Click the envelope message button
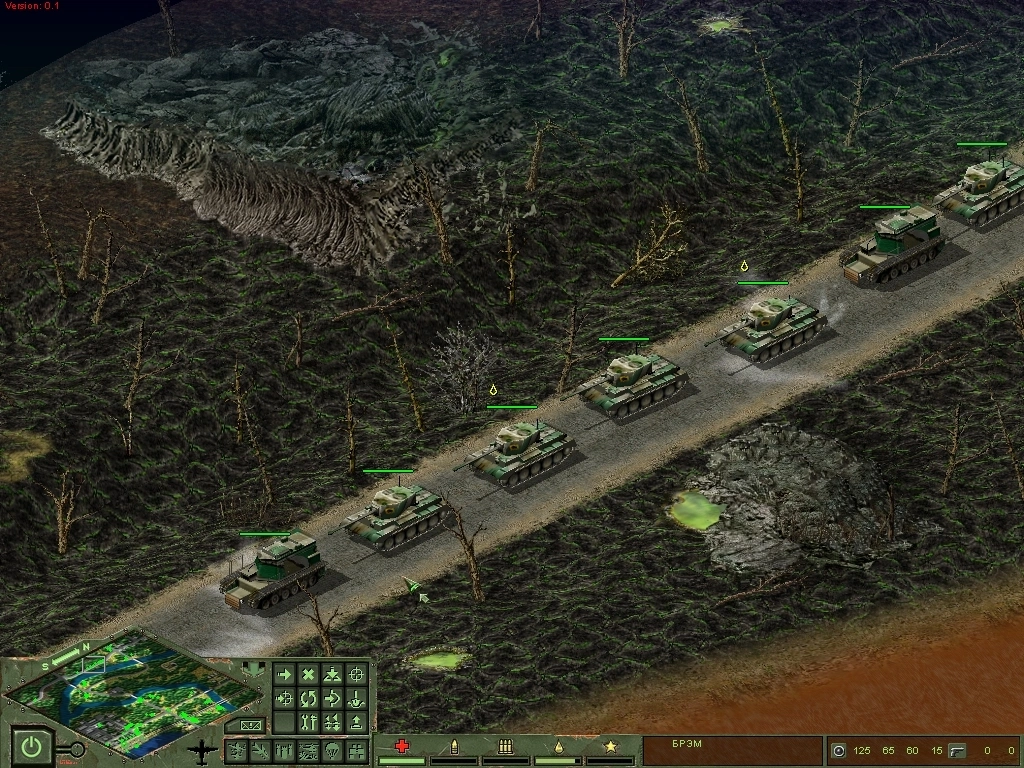The height and width of the screenshot is (768, 1024). (x=248, y=724)
